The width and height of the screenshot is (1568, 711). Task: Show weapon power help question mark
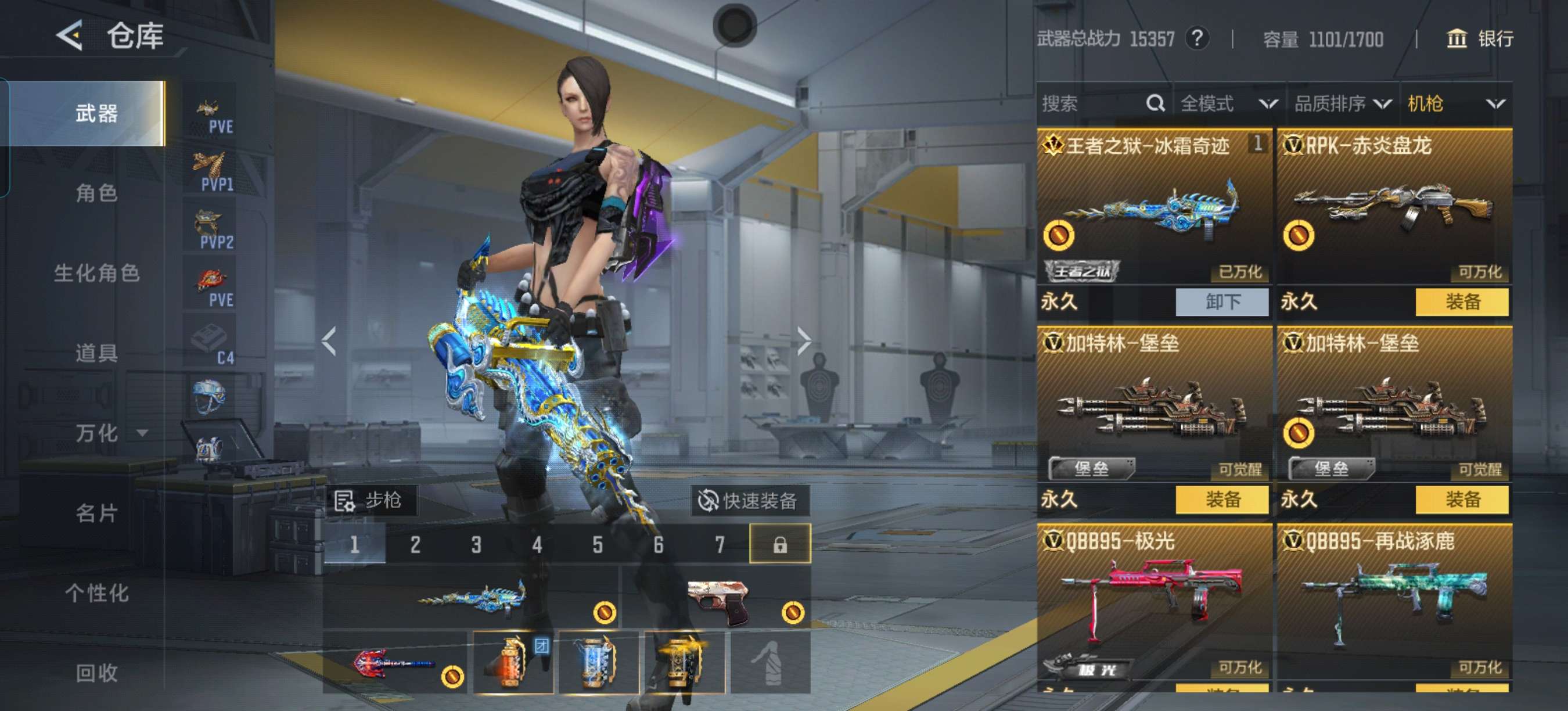(1197, 39)
